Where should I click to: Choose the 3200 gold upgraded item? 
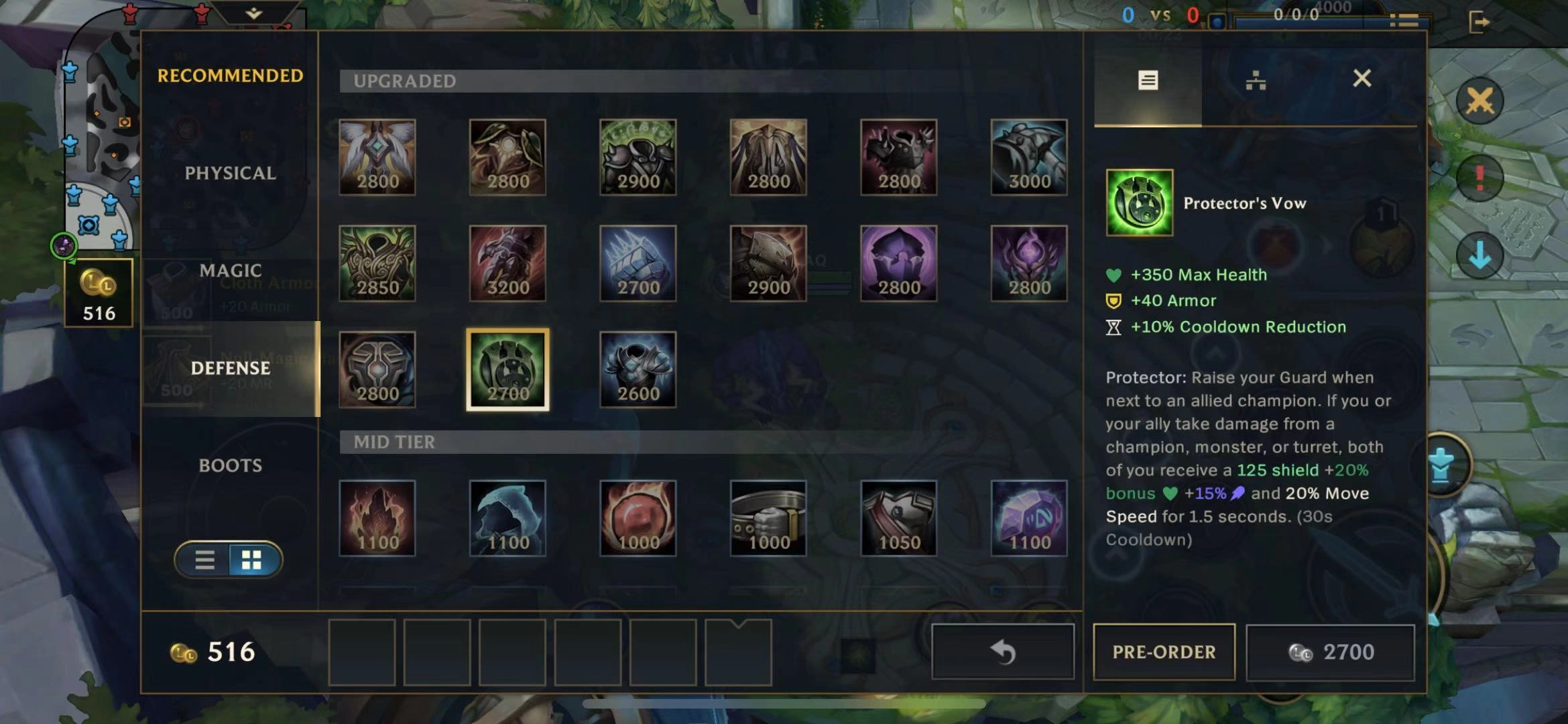coord(507,263)
